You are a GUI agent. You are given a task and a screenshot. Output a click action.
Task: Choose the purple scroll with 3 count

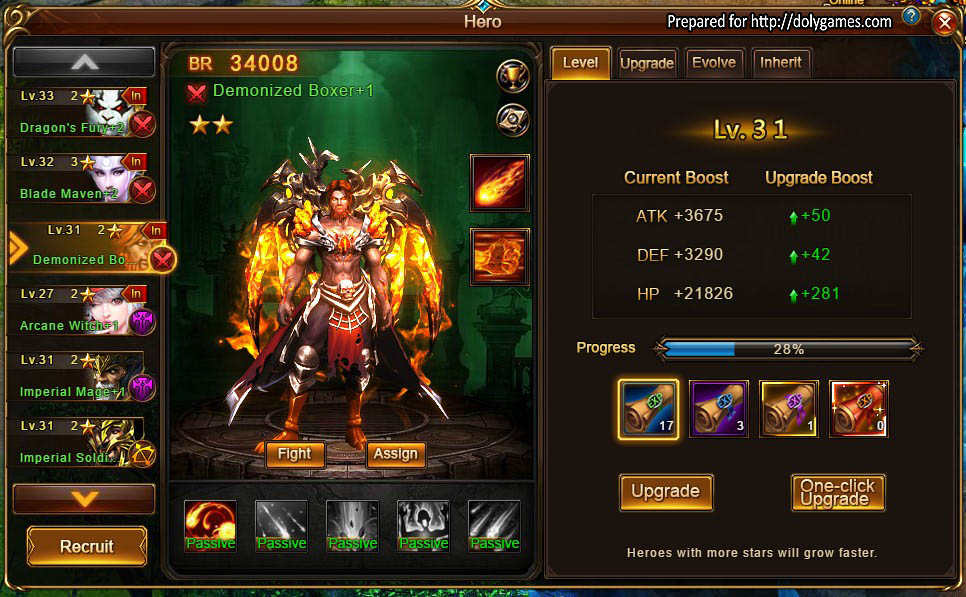(x=718, y=408)
